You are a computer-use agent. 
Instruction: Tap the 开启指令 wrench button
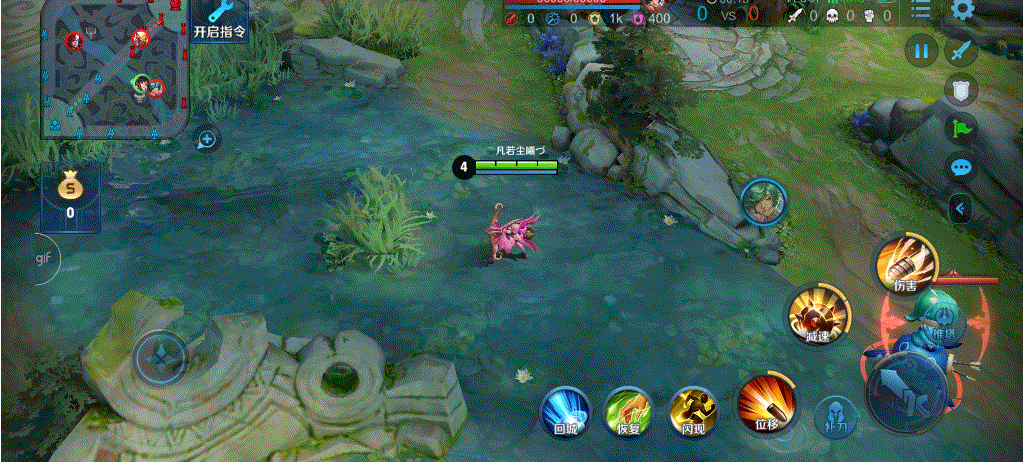click(220, 20)
